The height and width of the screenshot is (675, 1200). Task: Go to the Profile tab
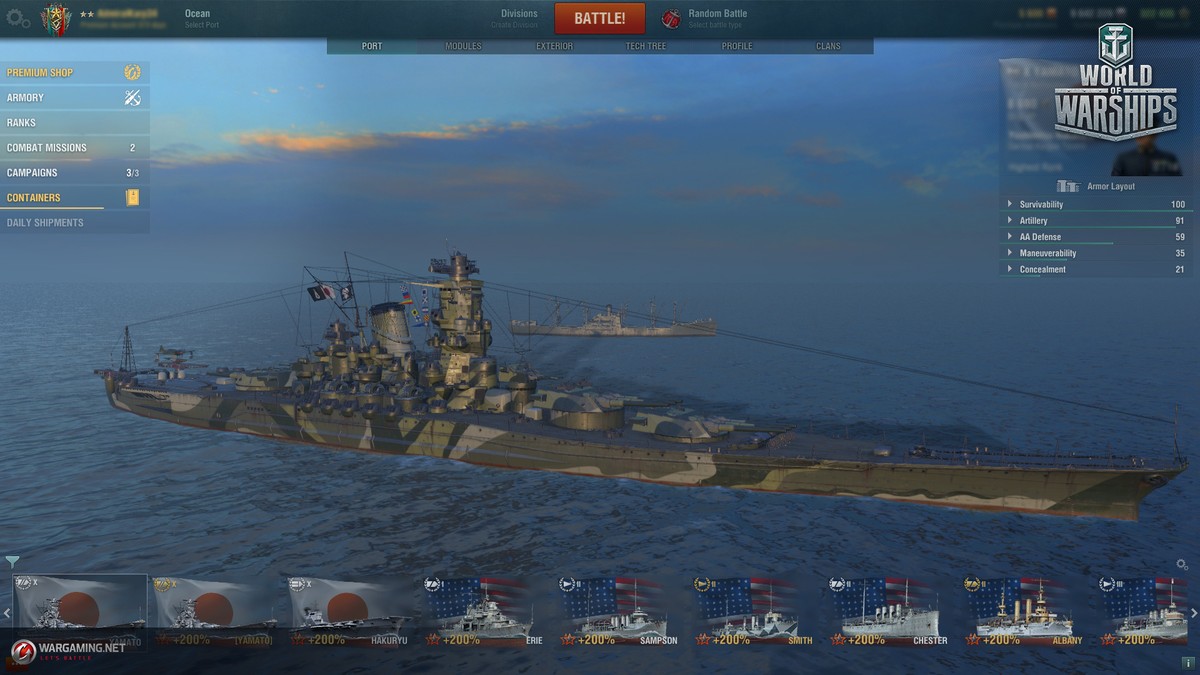tap(737, 46)
